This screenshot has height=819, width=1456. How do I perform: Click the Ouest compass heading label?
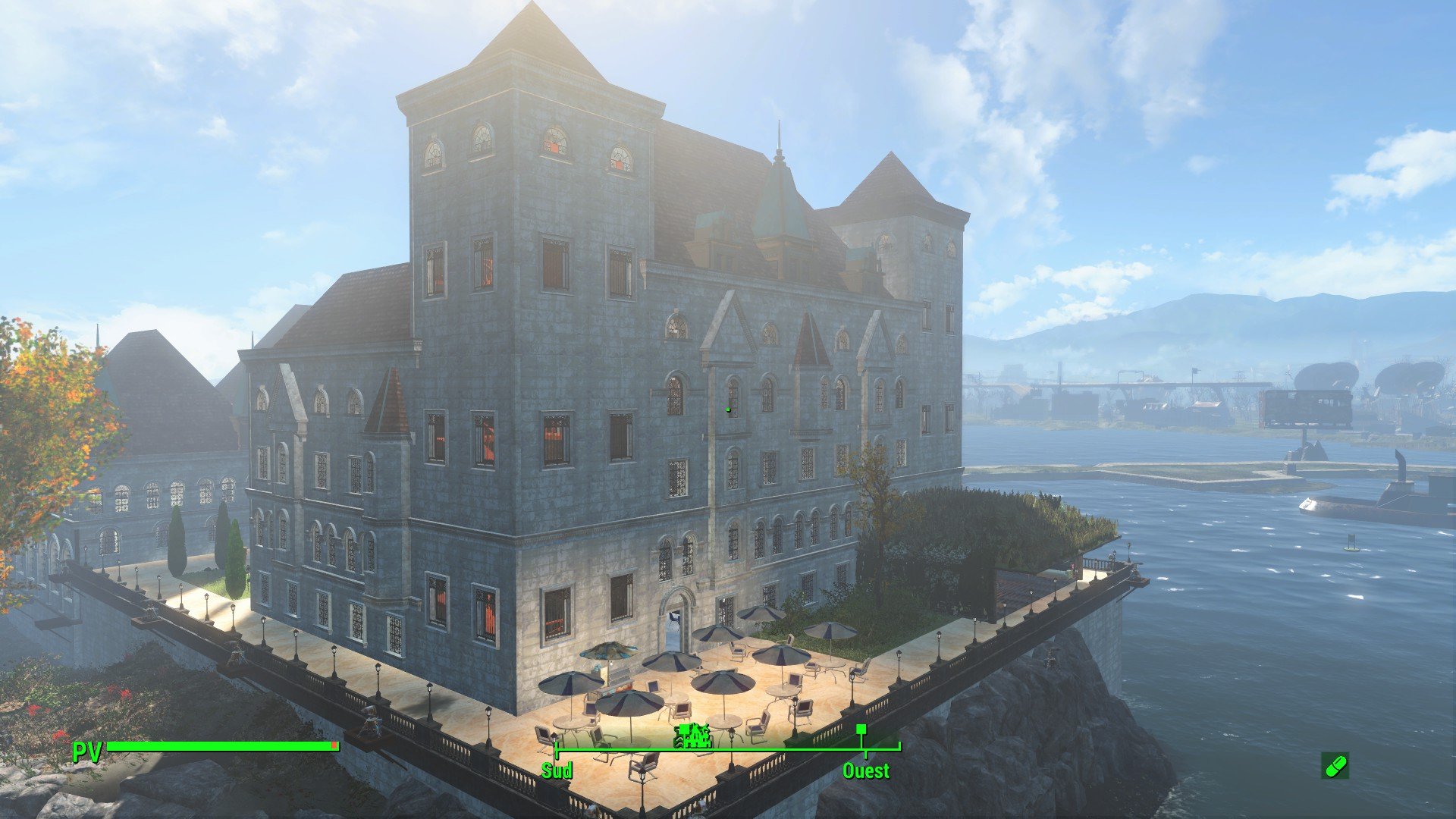866,771
